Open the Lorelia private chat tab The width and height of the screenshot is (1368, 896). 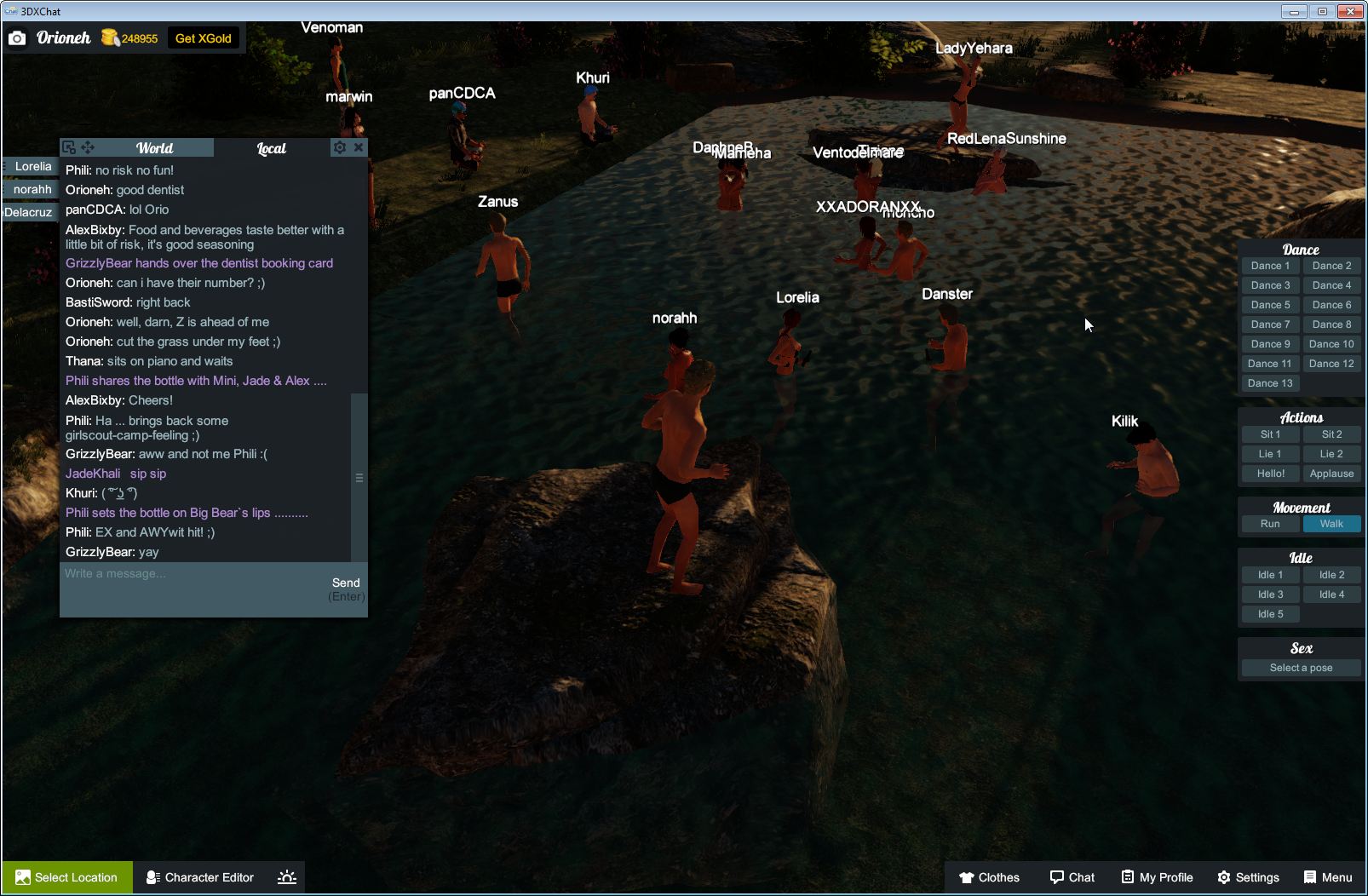[x=32, y=166]
